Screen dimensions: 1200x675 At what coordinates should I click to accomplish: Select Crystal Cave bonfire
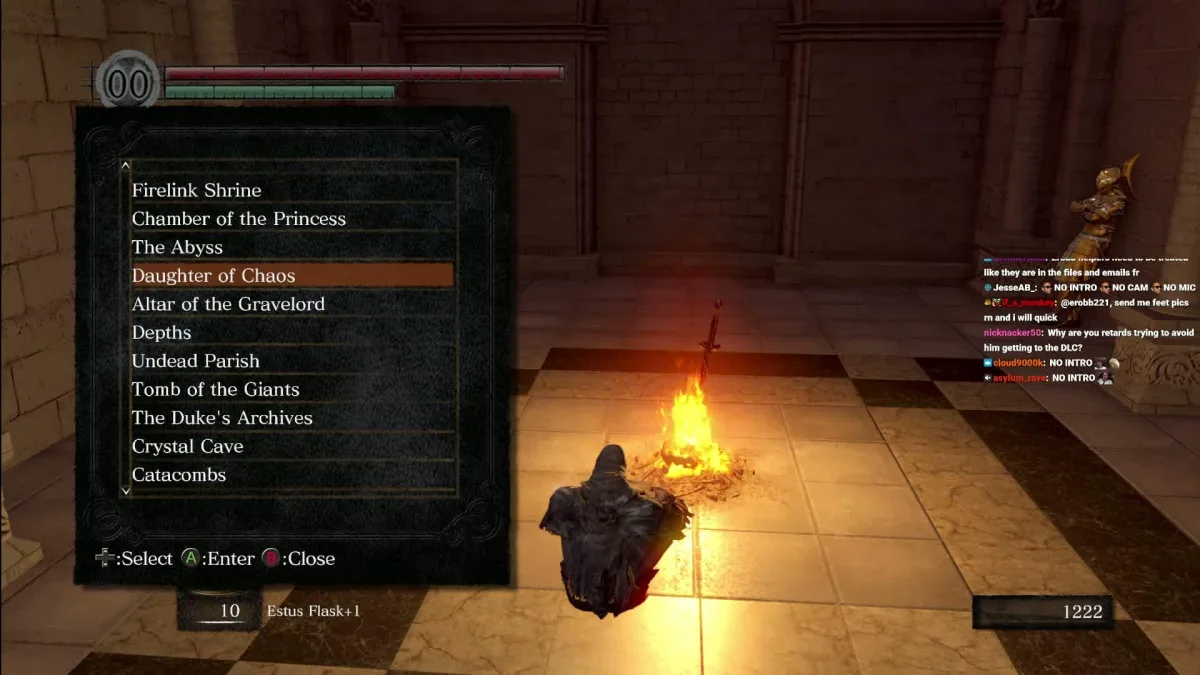[188, 446]
